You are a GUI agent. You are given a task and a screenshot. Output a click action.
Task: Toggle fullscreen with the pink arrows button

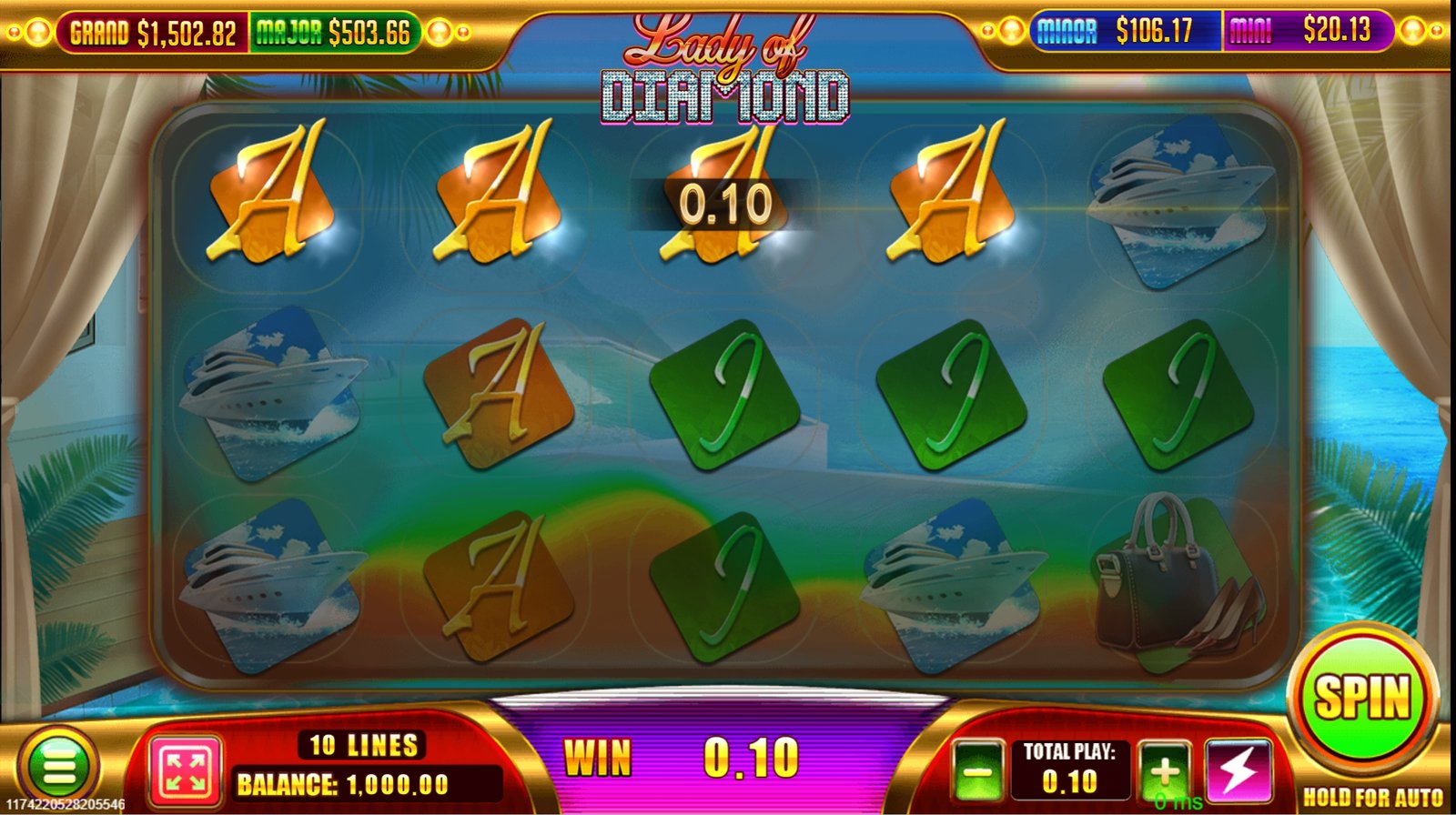[x=184, y=771]
